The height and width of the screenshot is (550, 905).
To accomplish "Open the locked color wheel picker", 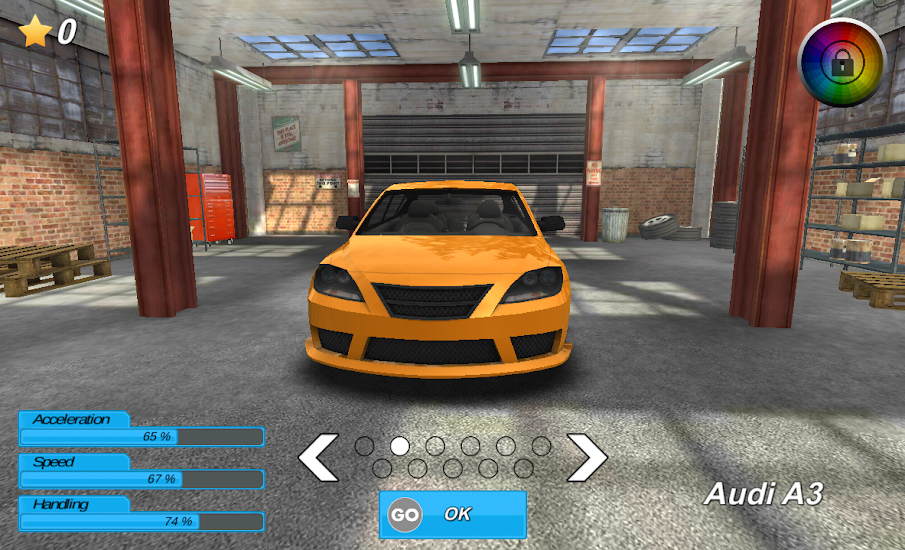I will tap(842, 62).
